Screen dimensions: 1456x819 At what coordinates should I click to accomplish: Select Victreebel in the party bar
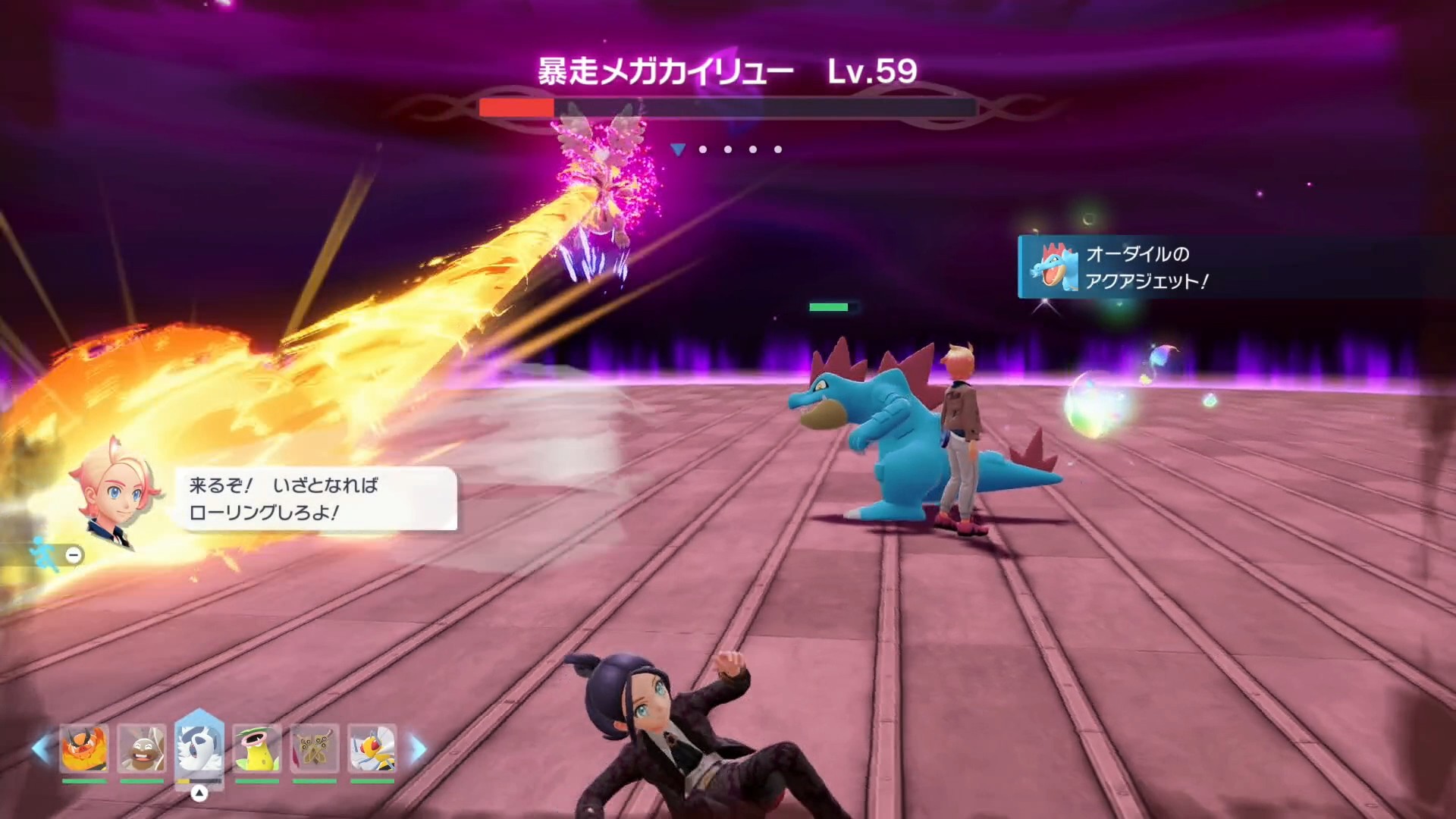tap(257, 748)
